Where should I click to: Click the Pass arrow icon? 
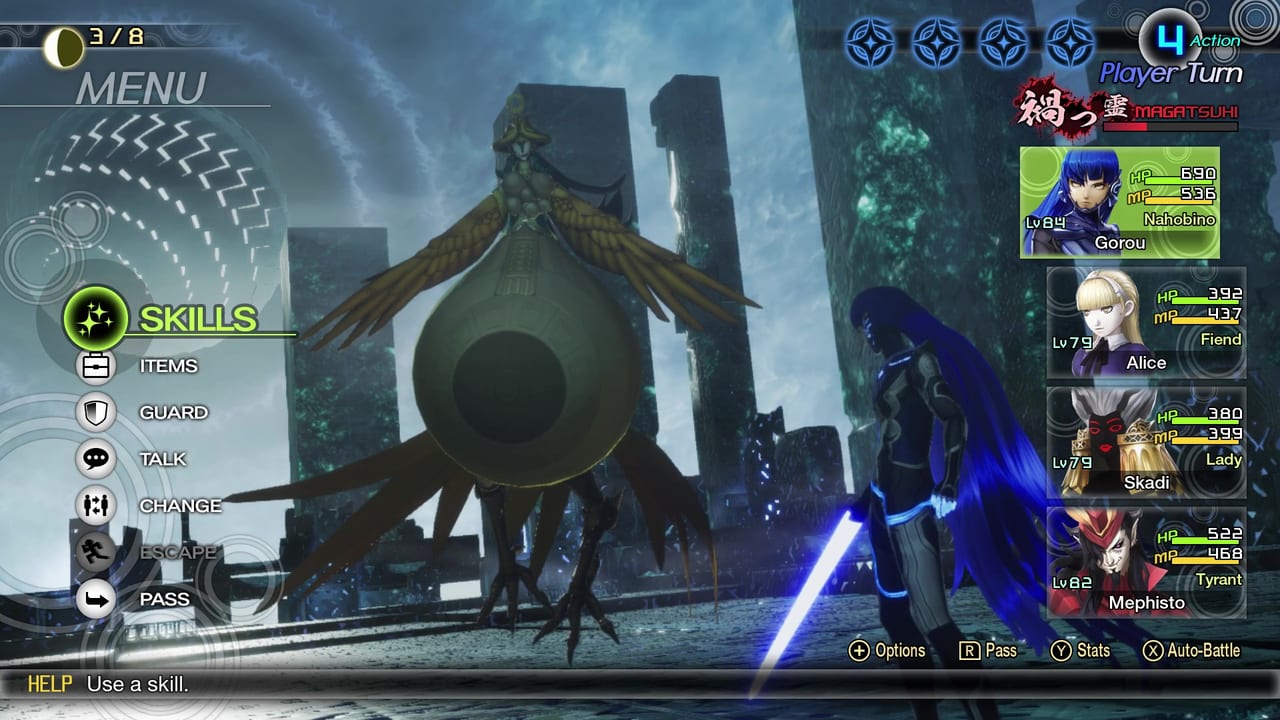click(97, 598)
